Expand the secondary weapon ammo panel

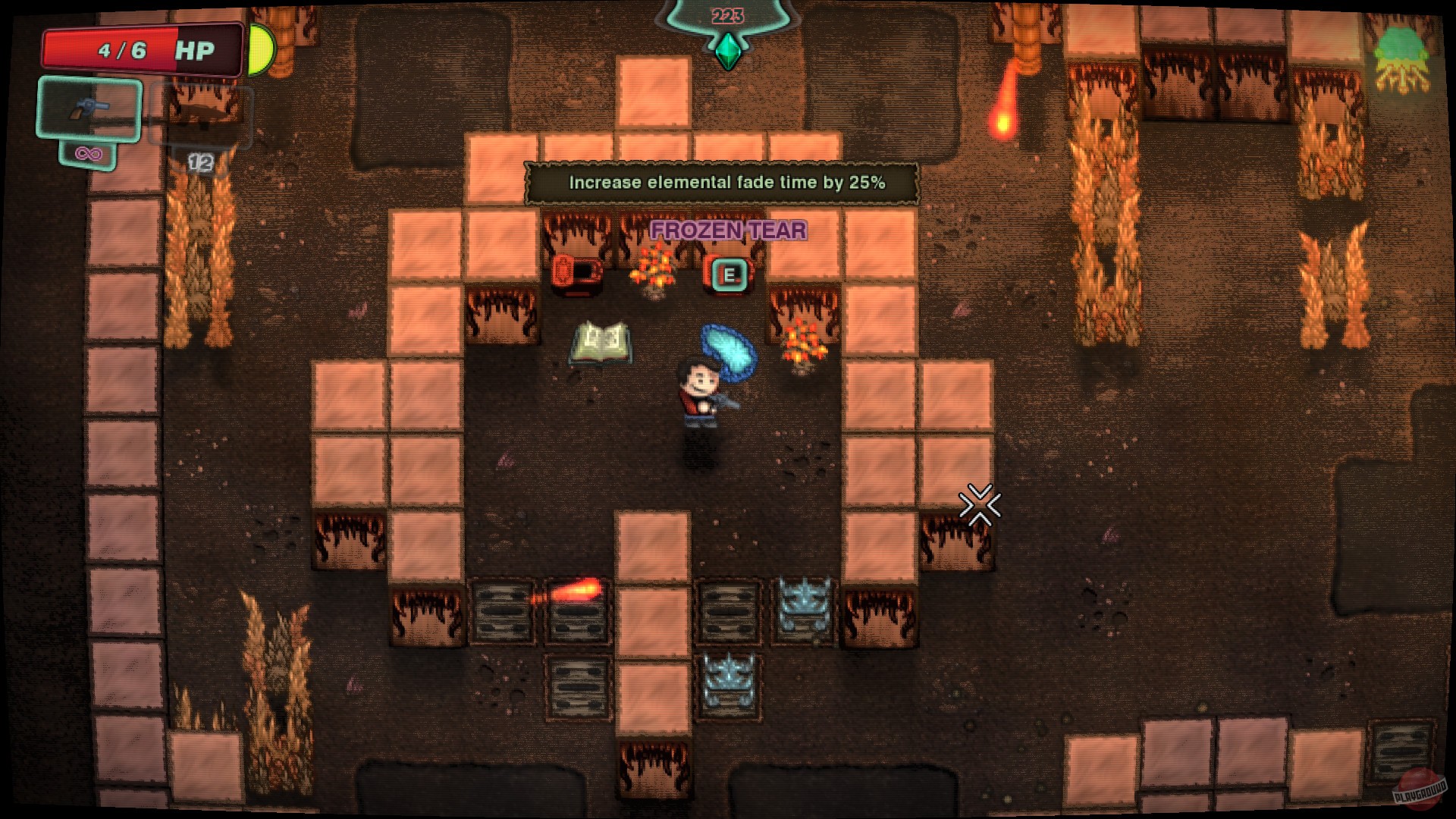coord(201,162)
